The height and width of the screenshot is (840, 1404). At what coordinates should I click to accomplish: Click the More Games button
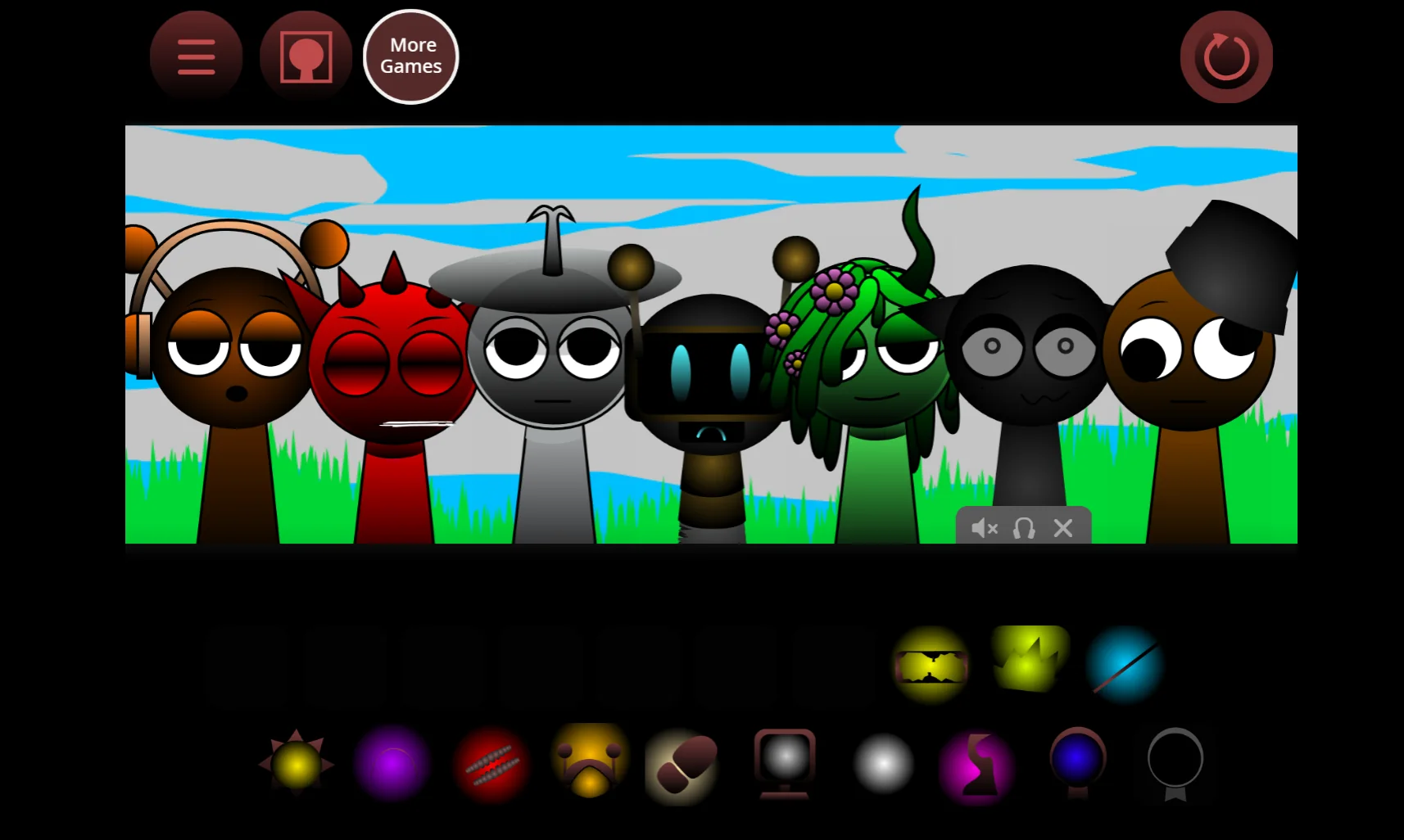[411, 56]
